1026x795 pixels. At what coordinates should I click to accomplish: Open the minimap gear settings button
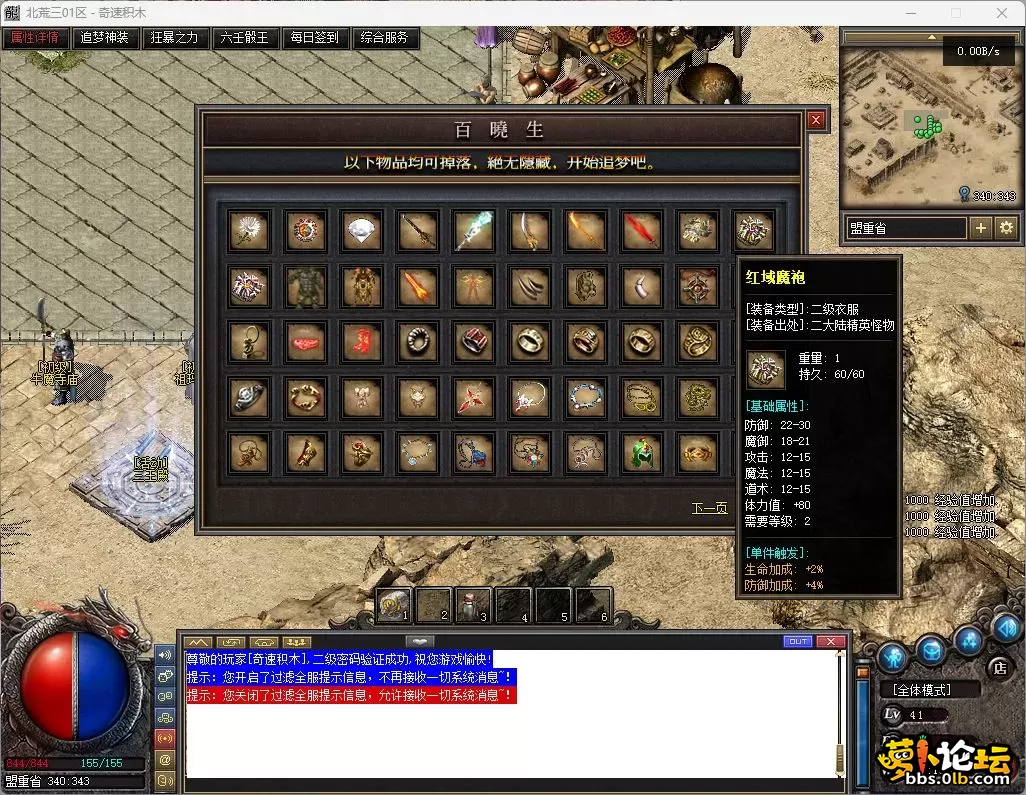1005,228
